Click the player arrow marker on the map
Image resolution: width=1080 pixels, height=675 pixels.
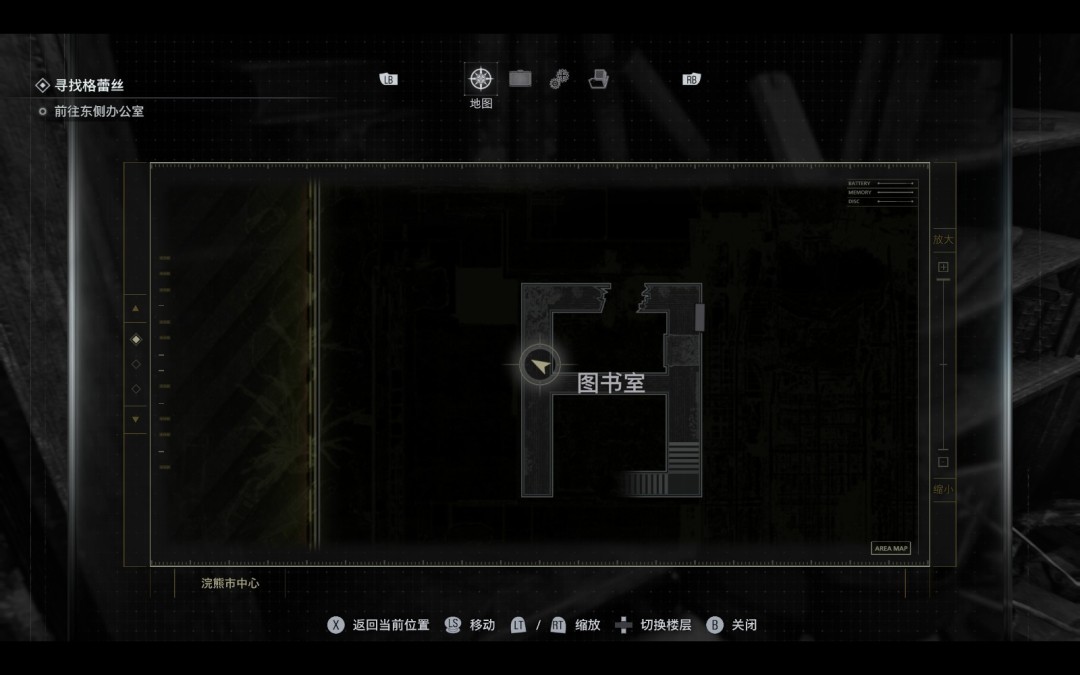tap(540, 366)
